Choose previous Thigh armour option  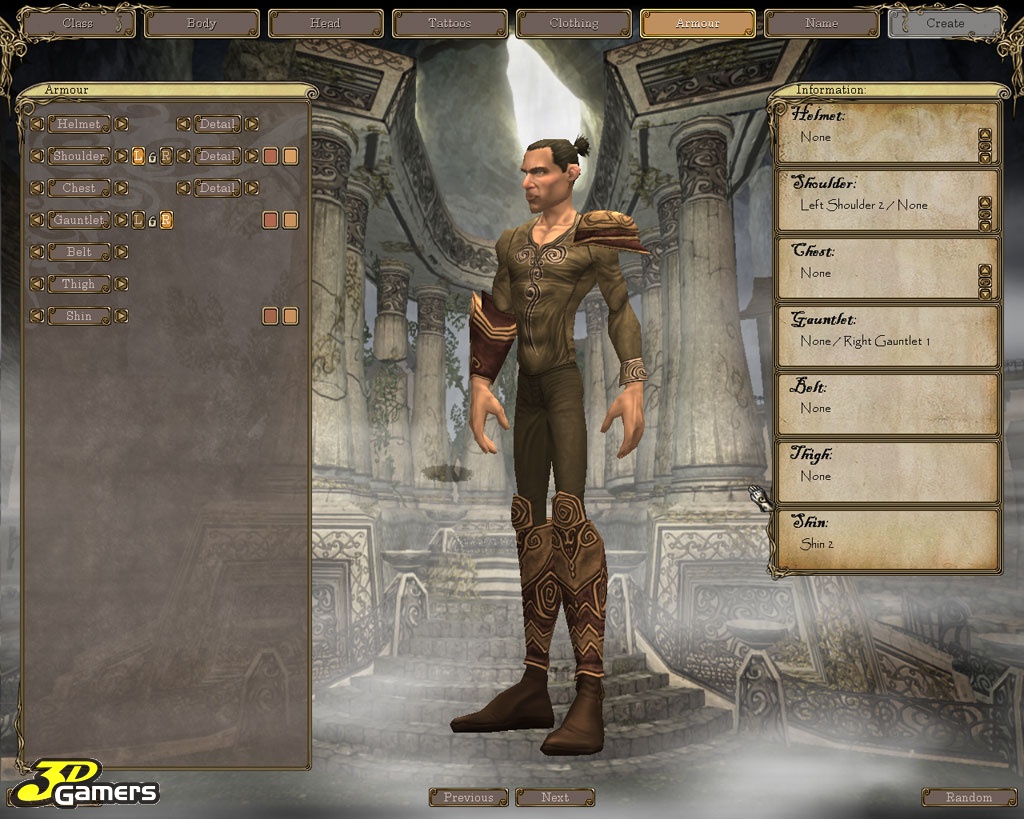point(37,284)
